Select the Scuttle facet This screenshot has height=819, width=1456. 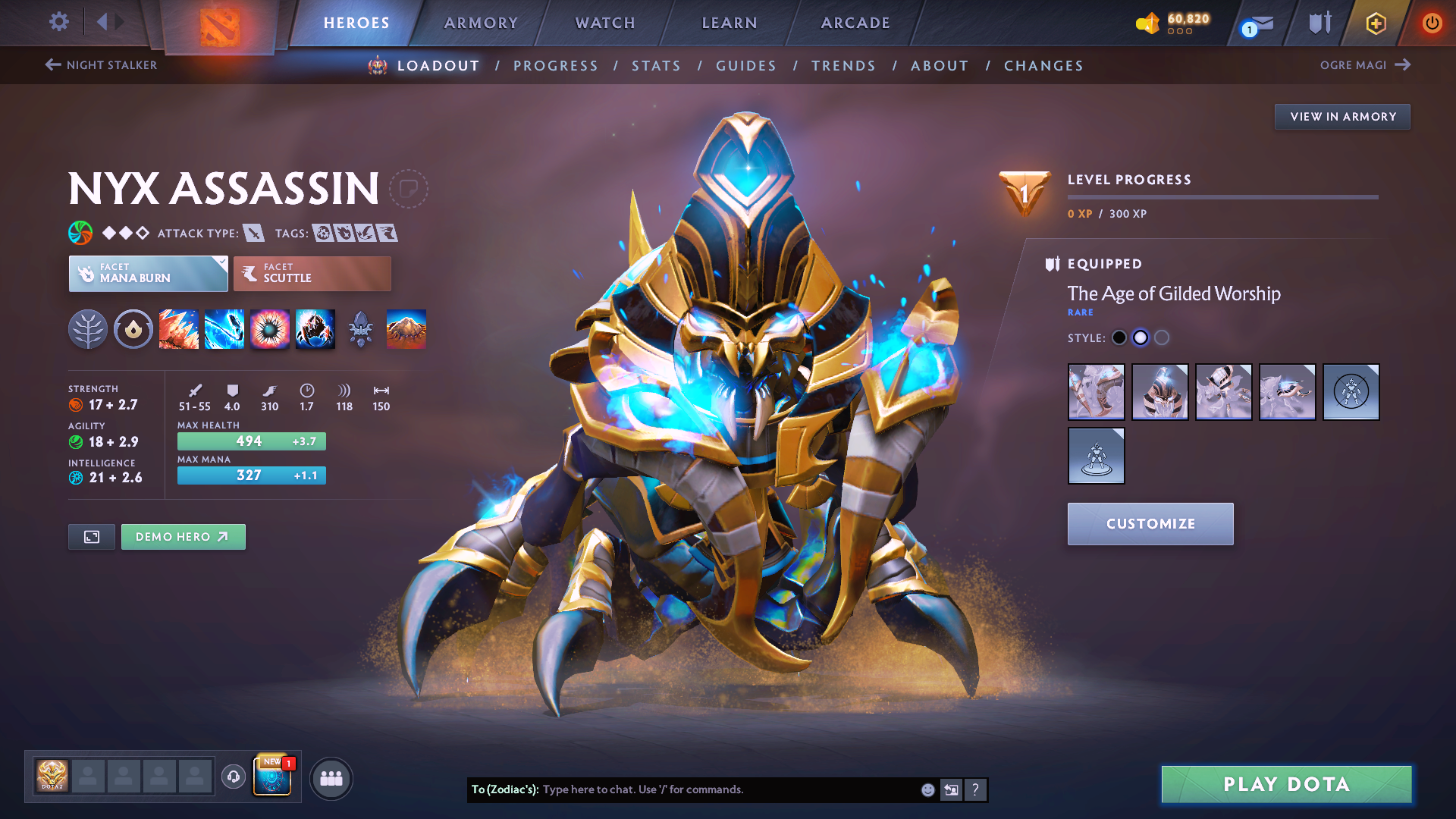click(x=312, y=273)
